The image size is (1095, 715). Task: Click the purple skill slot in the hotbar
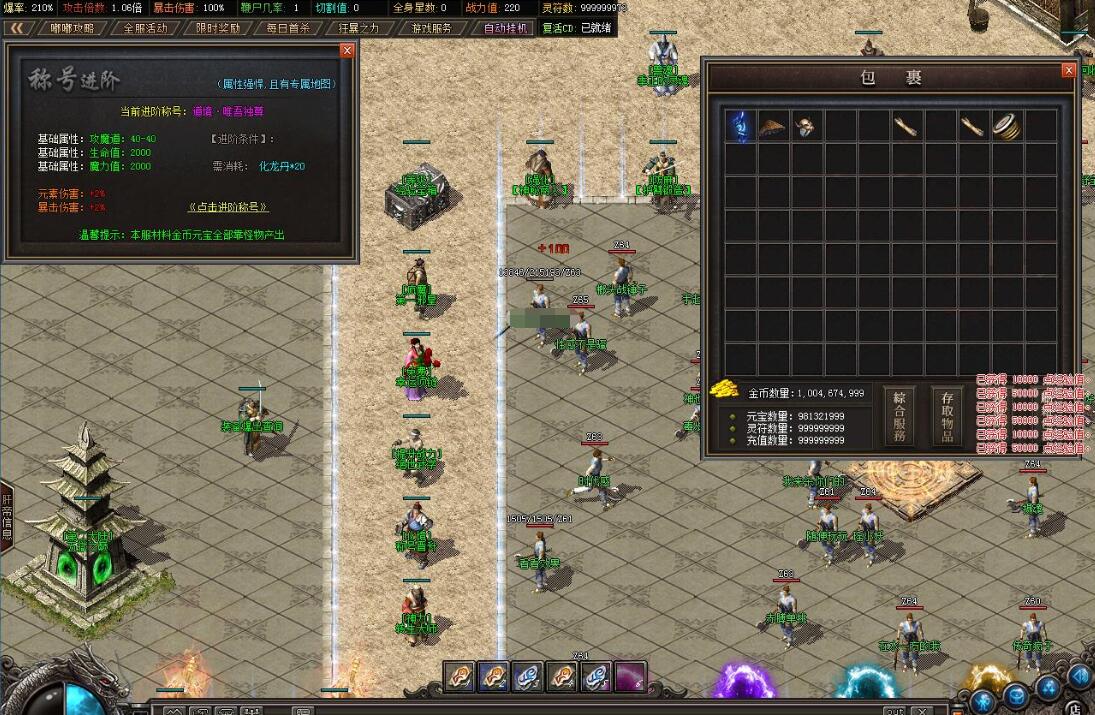tap(630, 677)
